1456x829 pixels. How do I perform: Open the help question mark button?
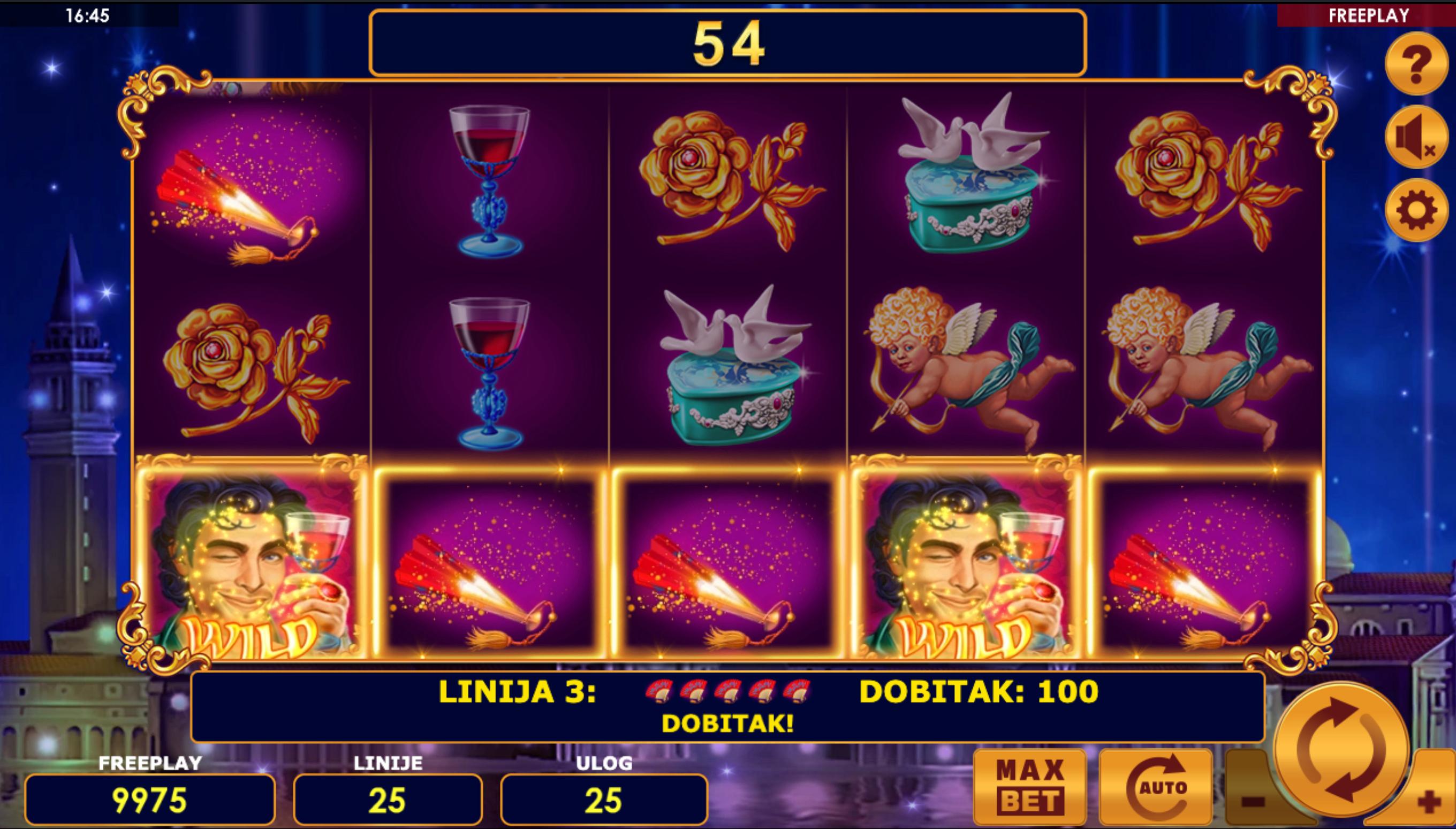pos(1416,63)
